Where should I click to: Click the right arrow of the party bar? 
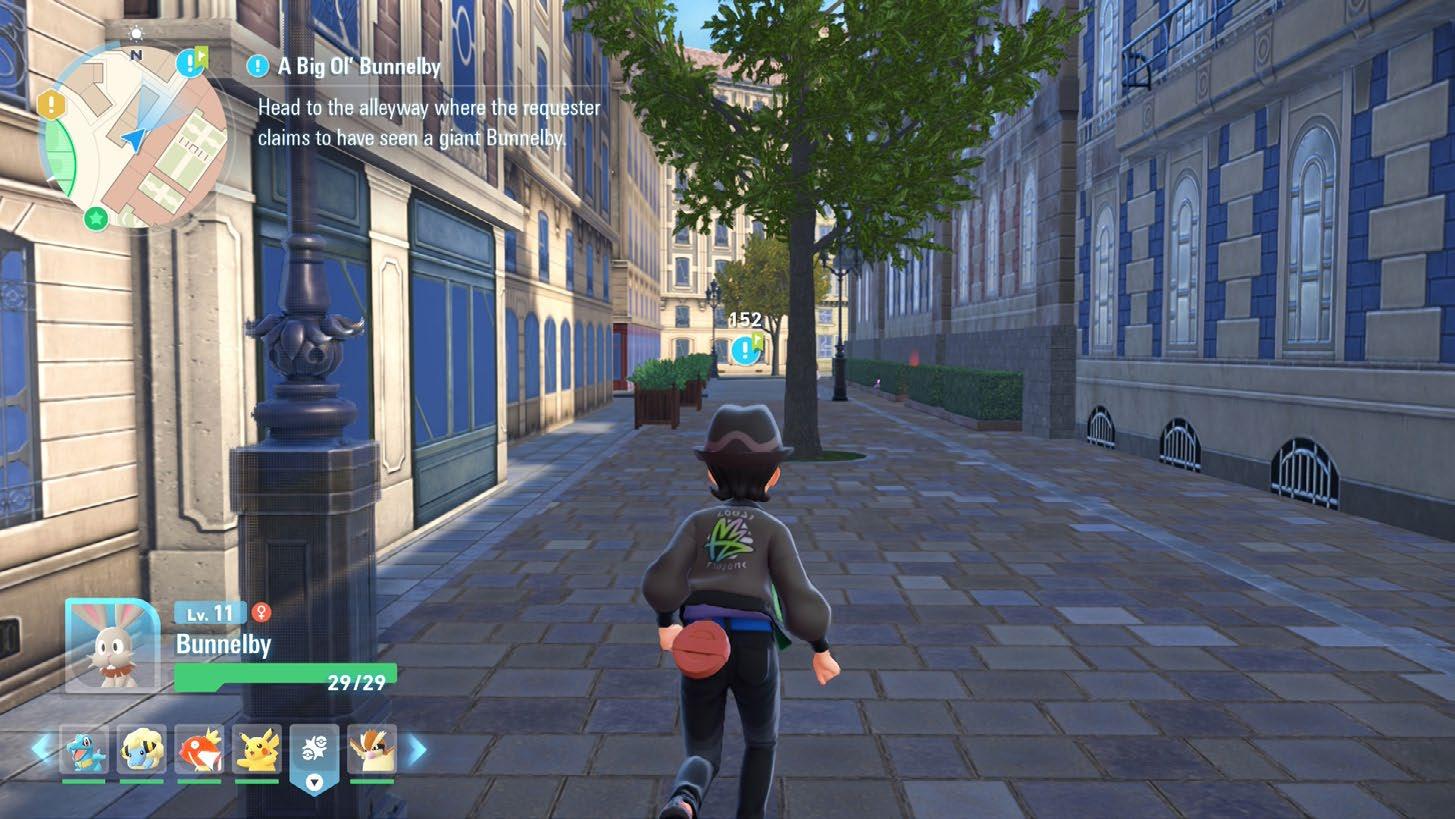[416, 749]
